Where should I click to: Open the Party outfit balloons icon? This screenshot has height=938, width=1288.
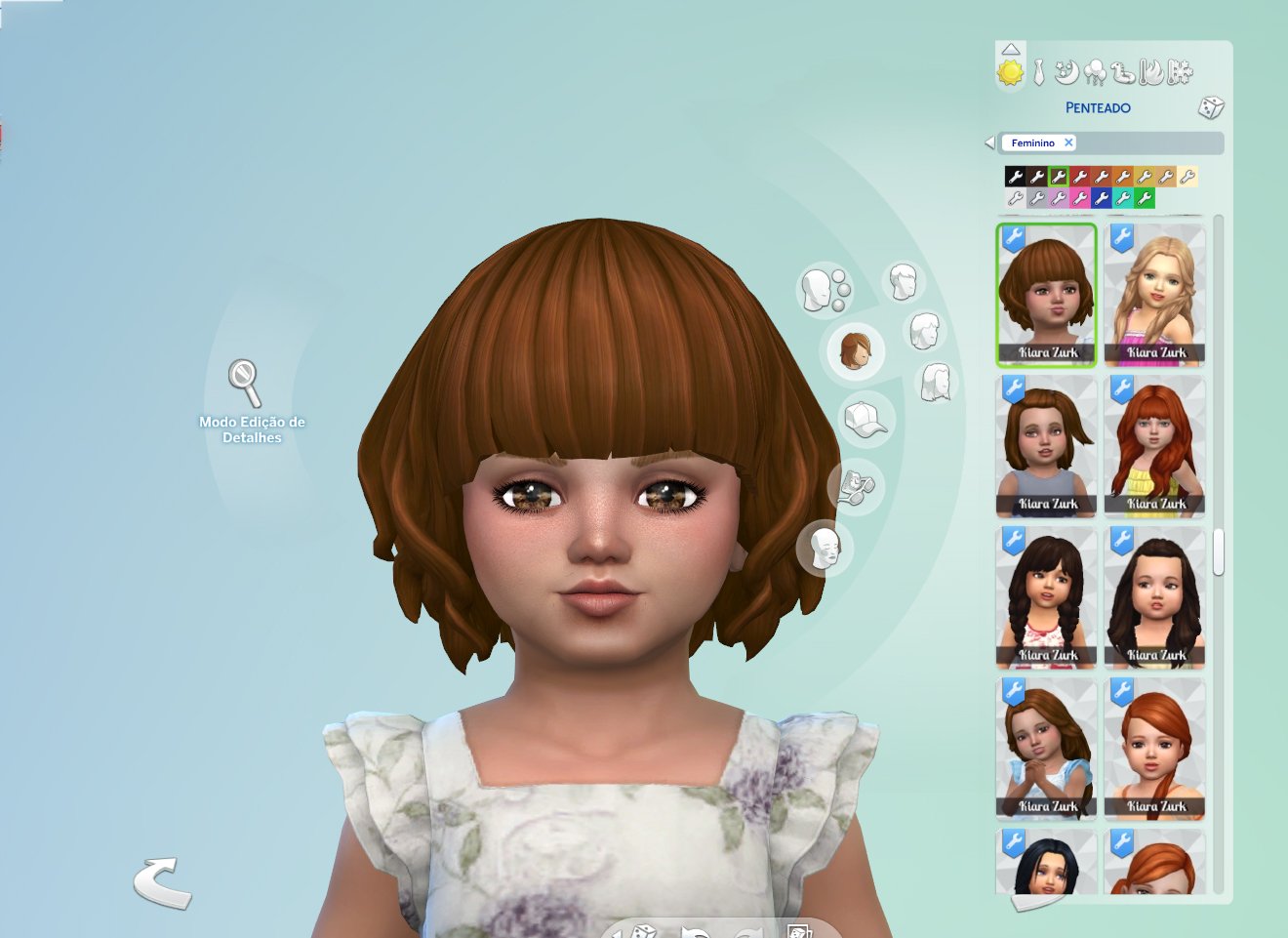(x=1095, y=72)
